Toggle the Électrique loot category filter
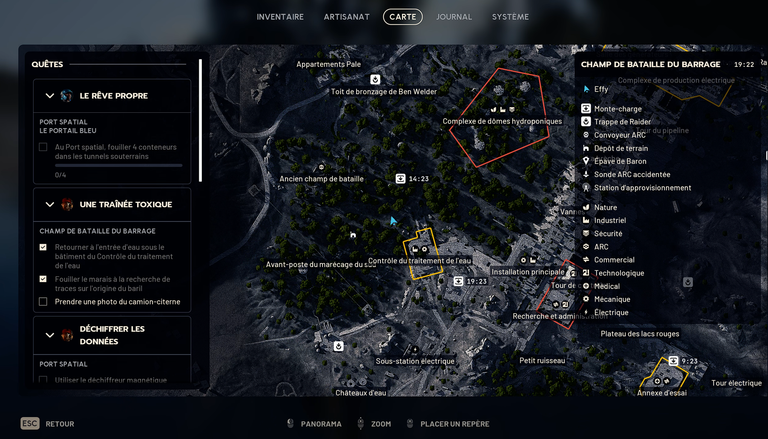Image resolution: width=768 pixels, height=439 pixels. click(x=611, y=312)
